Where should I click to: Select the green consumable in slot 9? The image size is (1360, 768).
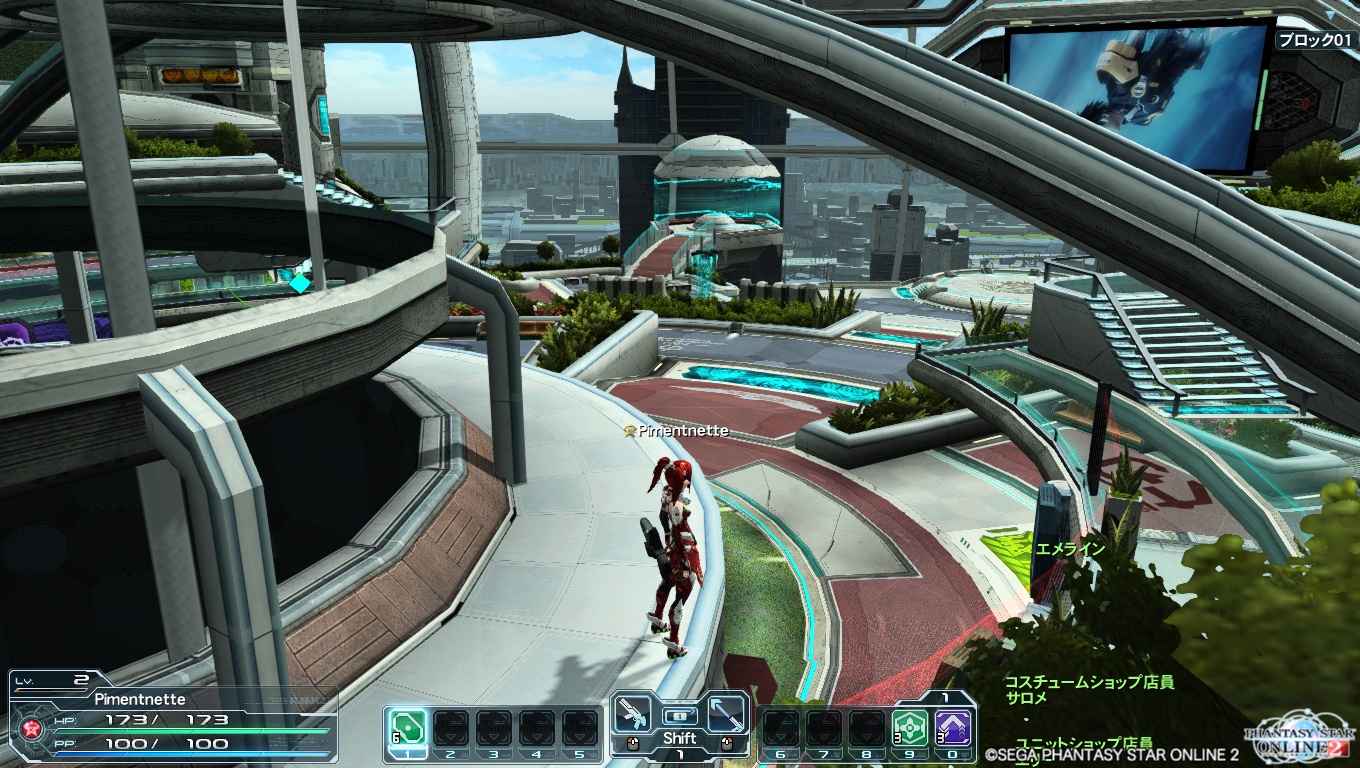[x=909, y=728]
